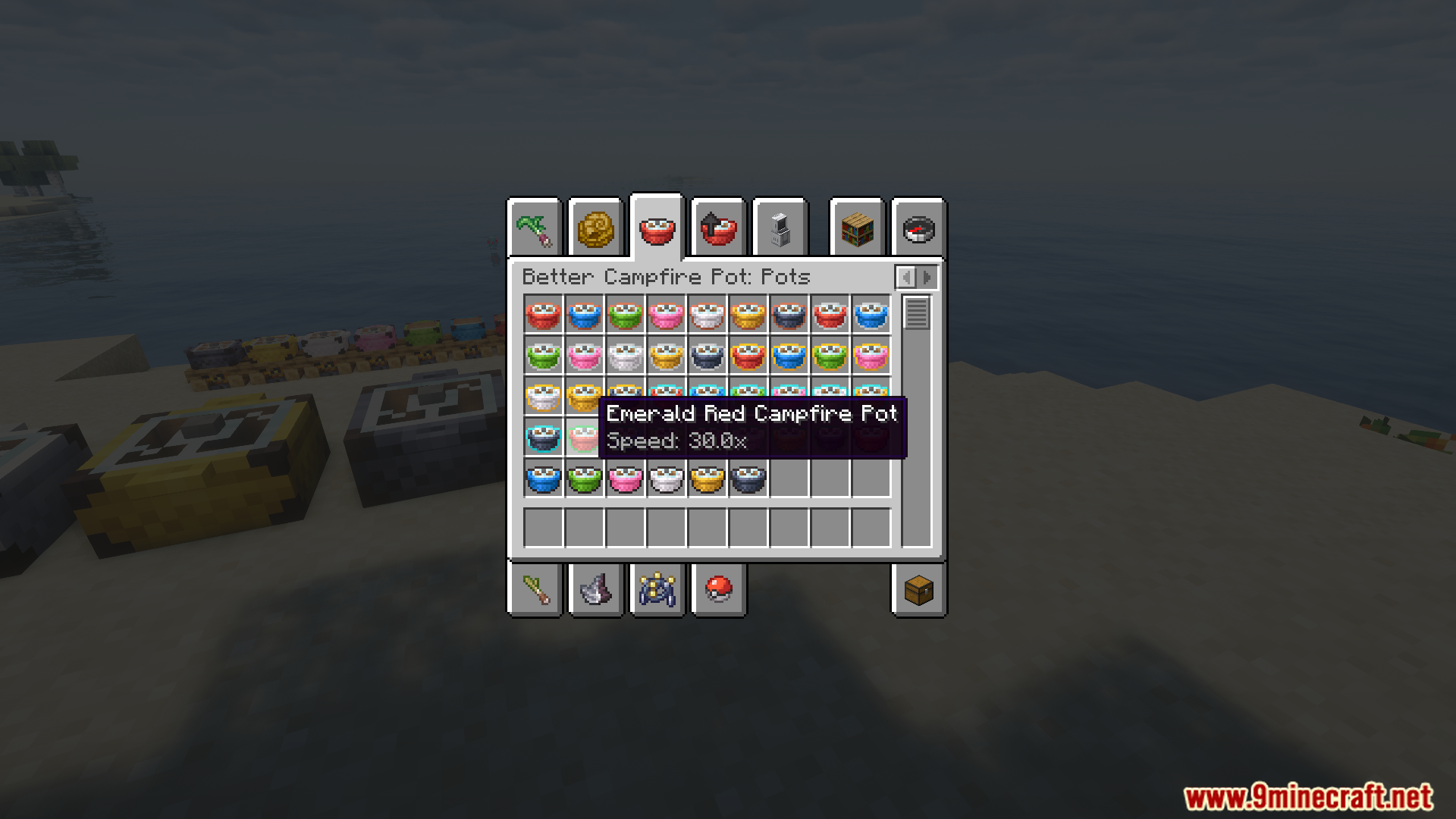This screenshot has width=1456, height=819.
Task: Open the hay ball tab icon
Action: click(595, 227)
